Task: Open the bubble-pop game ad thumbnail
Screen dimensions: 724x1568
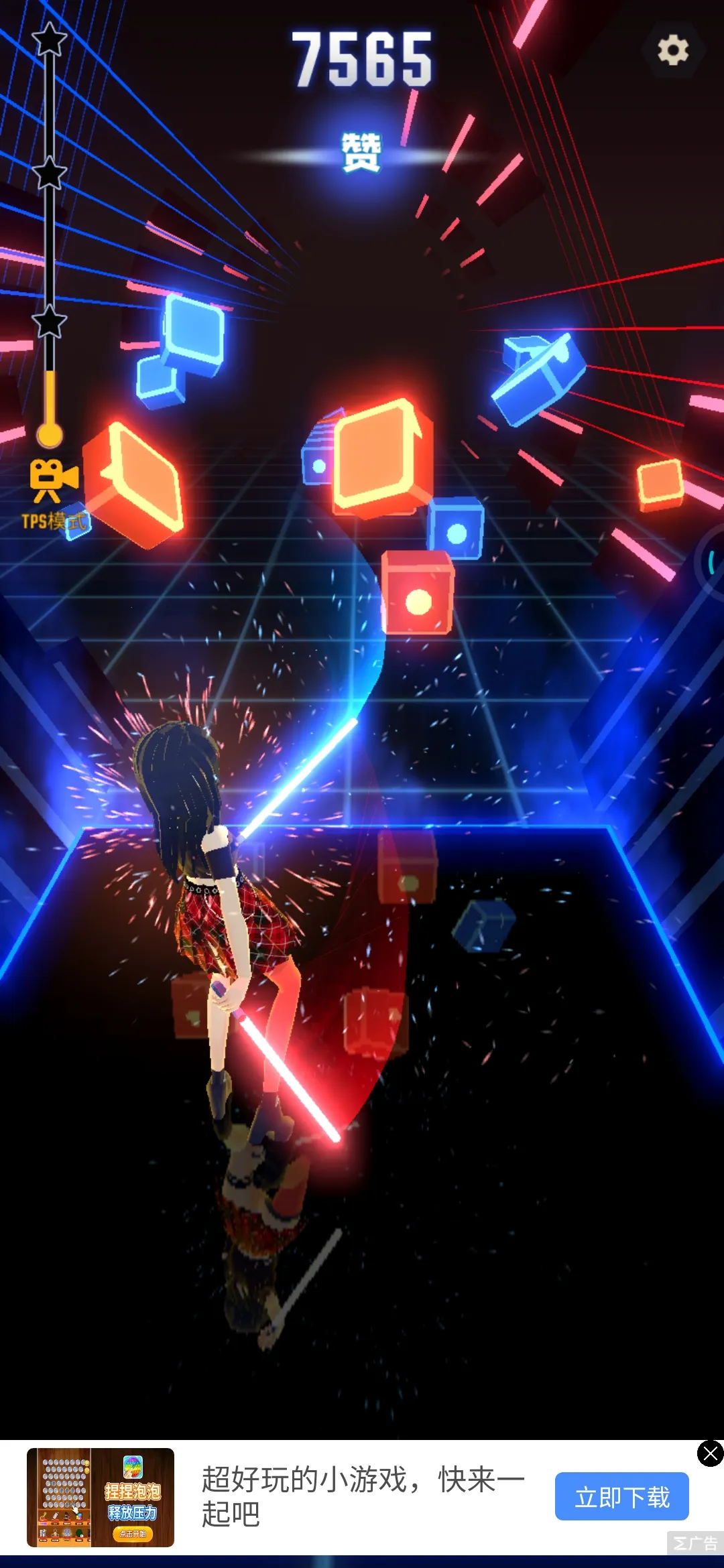Action: coord(101,1497)
